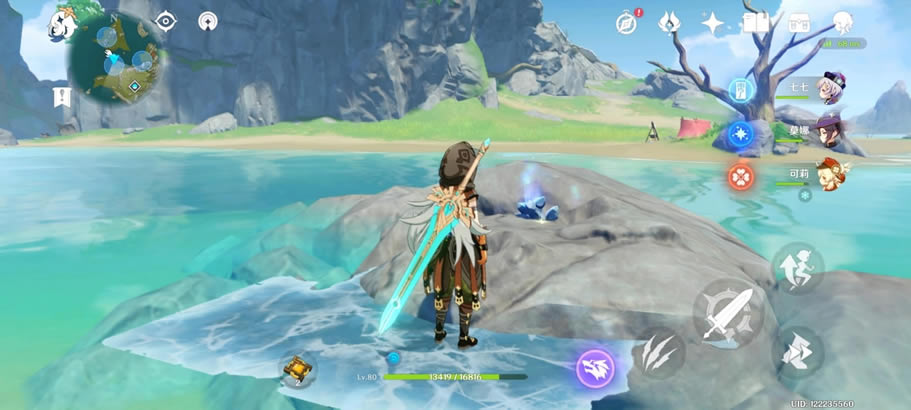Screen dimensions: 911x410
Task: Open the compass events icon with red alert
Action: 628,22
